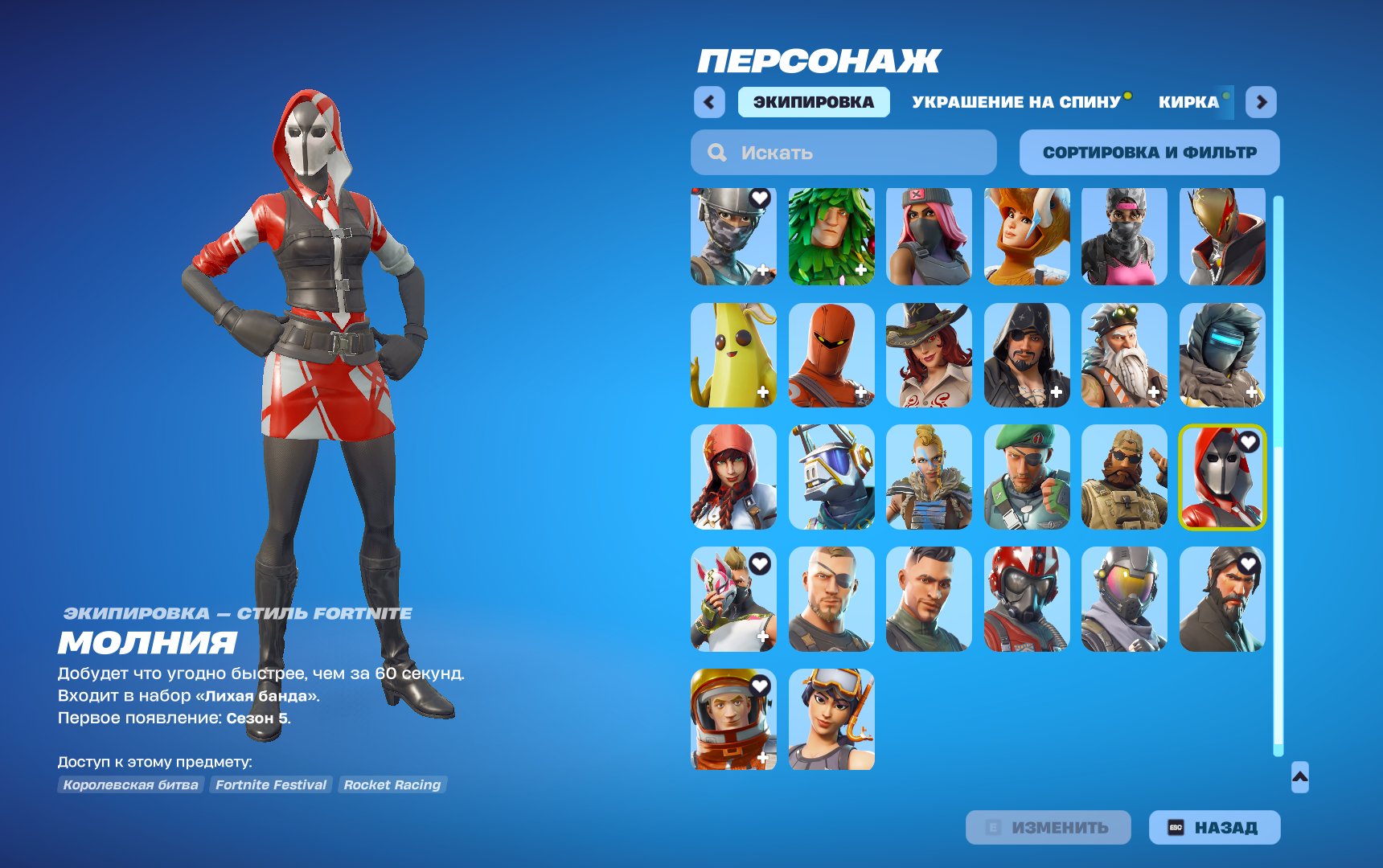
Task: Select the red pilot helmet skin
Action: [x=1025, y=600]
